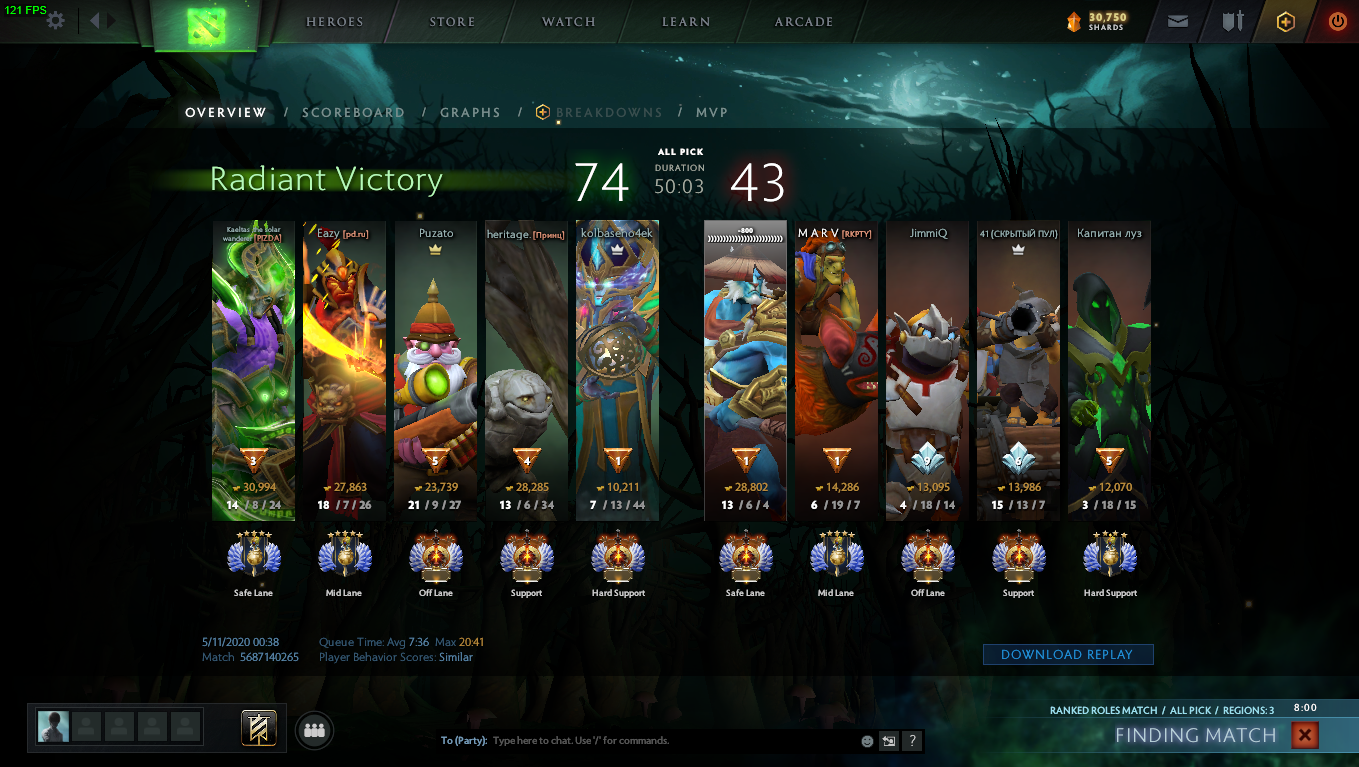
Task: Open the mail envelope icon
Action: 1178,21
